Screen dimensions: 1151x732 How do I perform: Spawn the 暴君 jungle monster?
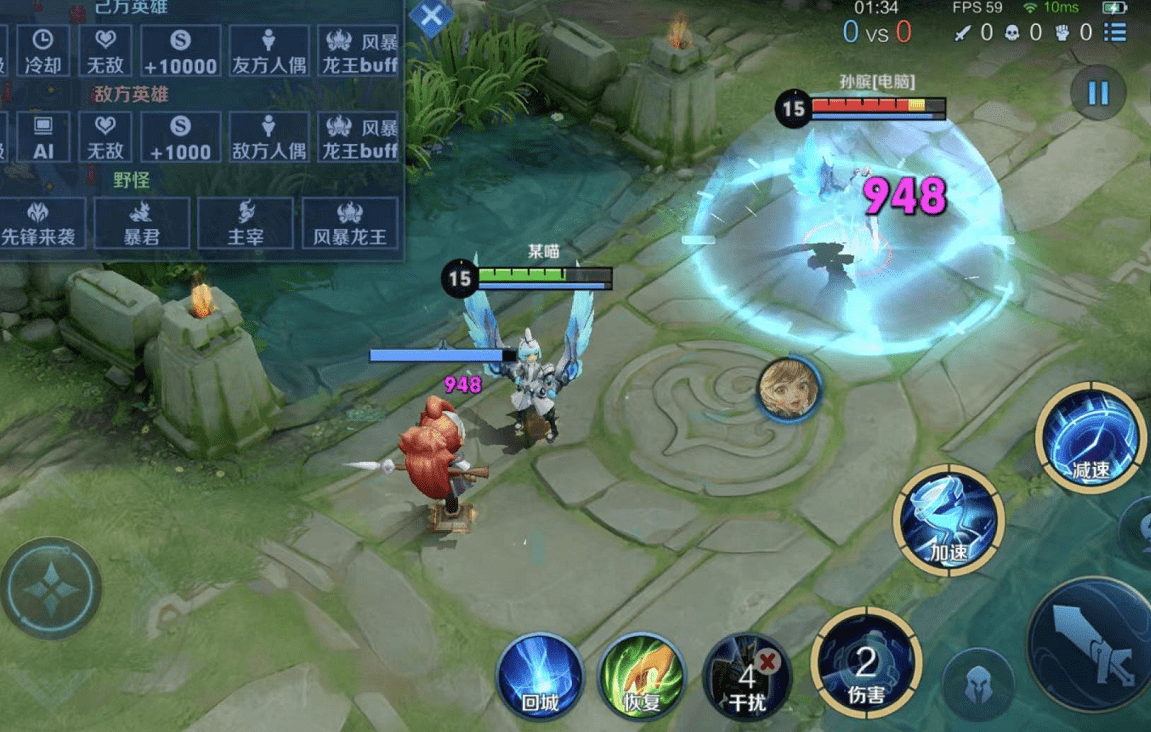[x=141, y=223]
